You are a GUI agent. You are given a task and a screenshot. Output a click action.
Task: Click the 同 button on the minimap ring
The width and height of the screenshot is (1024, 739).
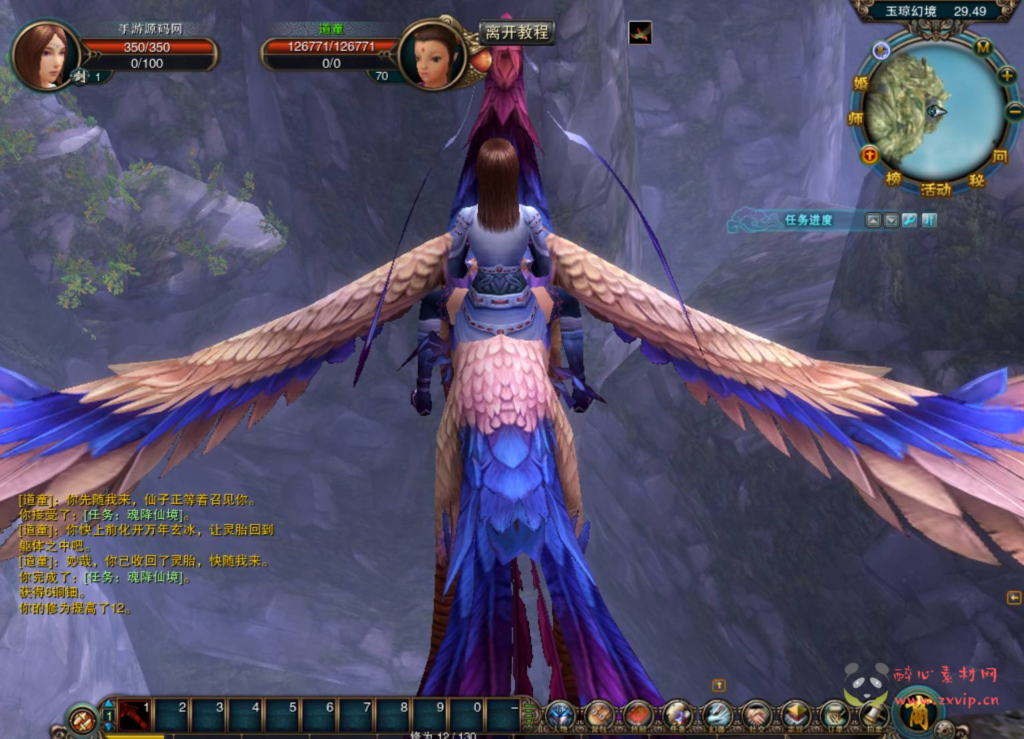point(1000,157)
